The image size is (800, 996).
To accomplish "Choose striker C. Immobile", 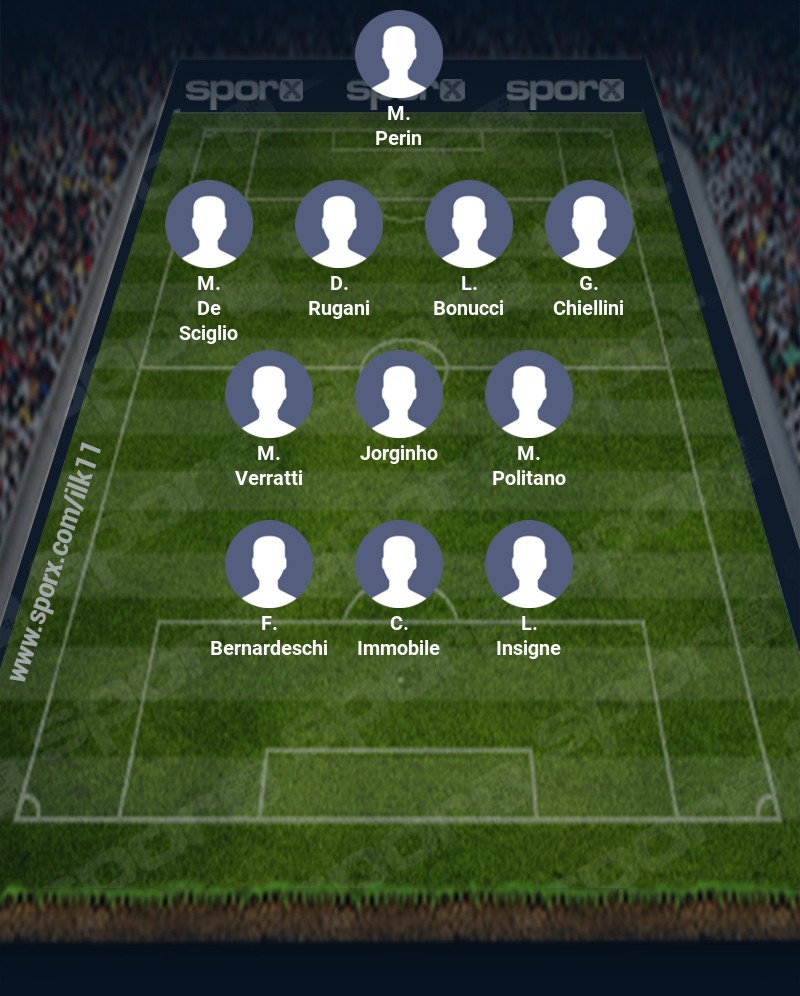I will point(399,564).
